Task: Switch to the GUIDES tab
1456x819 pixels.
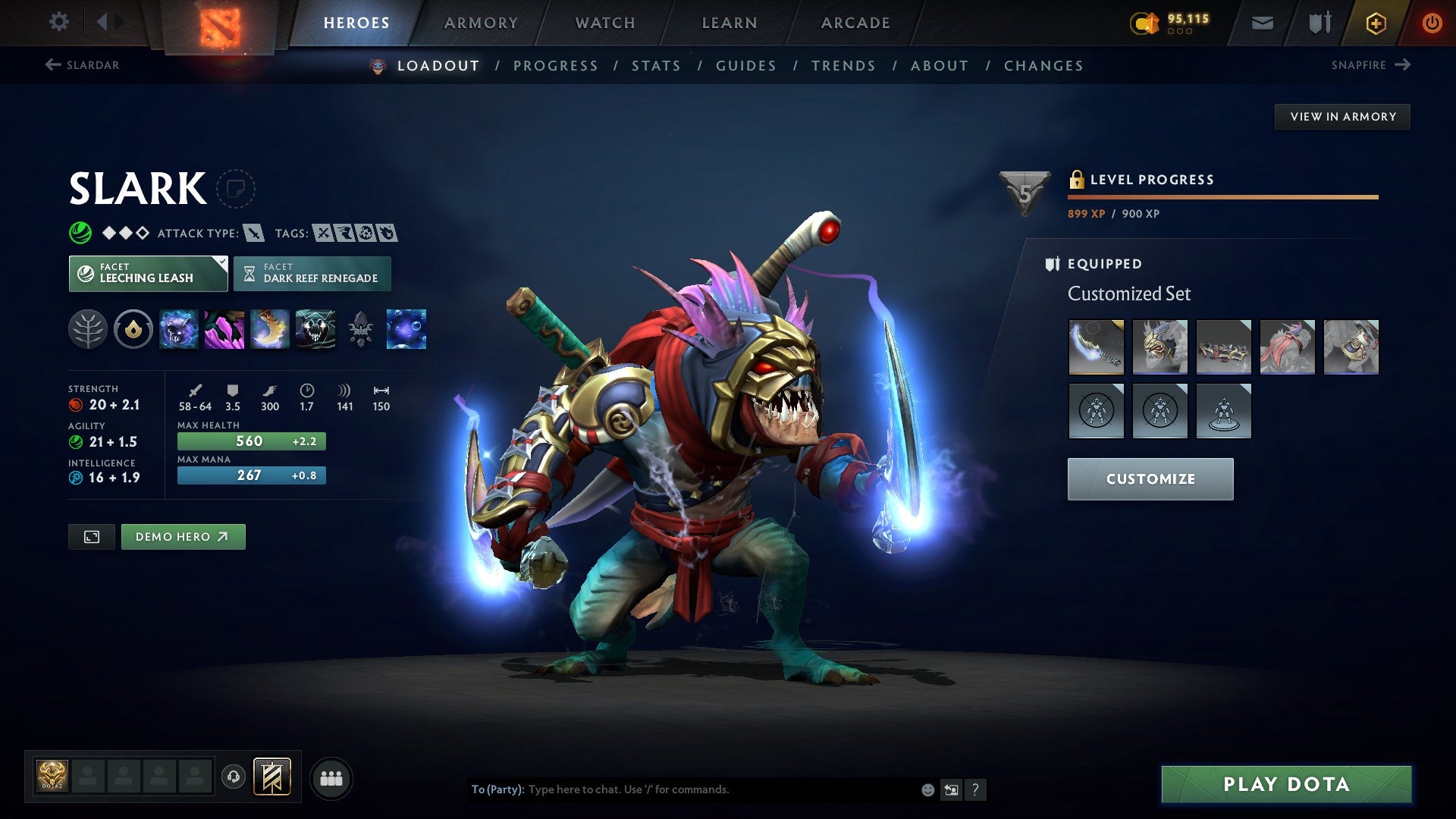Action: pyautogui.click(x=745, y=66)
